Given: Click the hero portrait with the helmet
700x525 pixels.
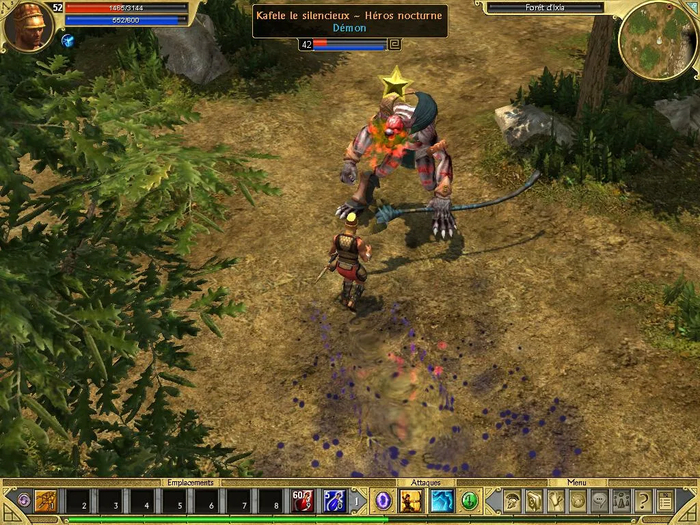Looking at the screenshot, I should point(27,26).
